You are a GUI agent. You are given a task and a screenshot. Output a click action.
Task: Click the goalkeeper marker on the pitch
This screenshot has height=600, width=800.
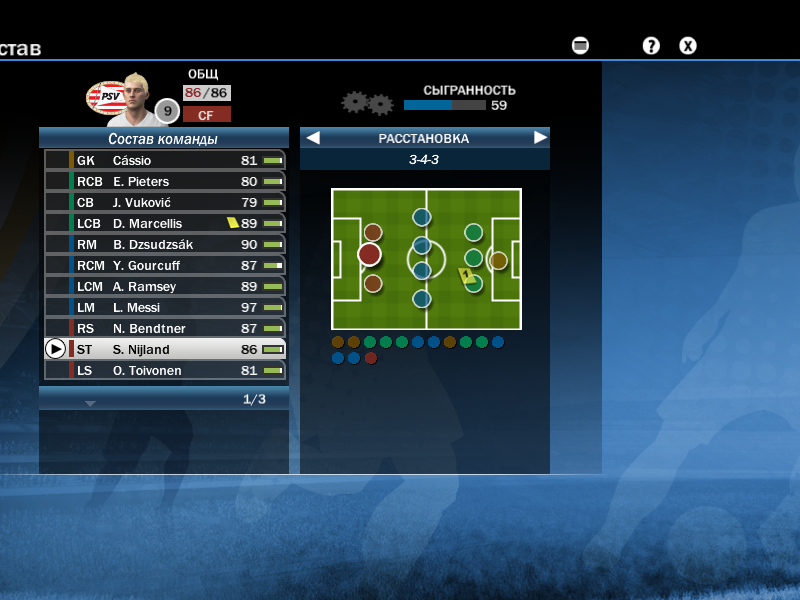[498, 260]
